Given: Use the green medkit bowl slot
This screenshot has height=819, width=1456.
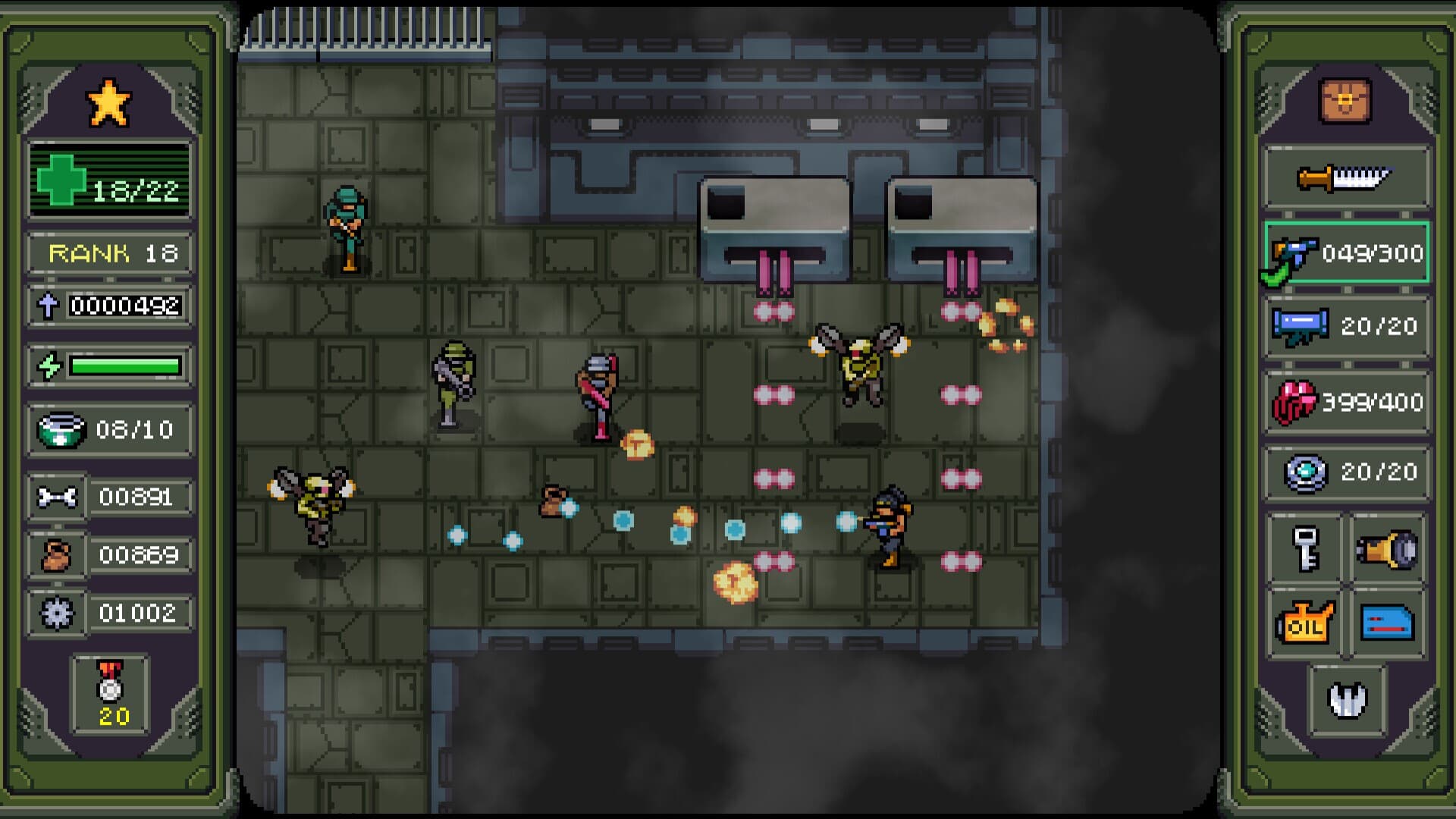Looking at the screenshot, I should [x=109, y=430].
